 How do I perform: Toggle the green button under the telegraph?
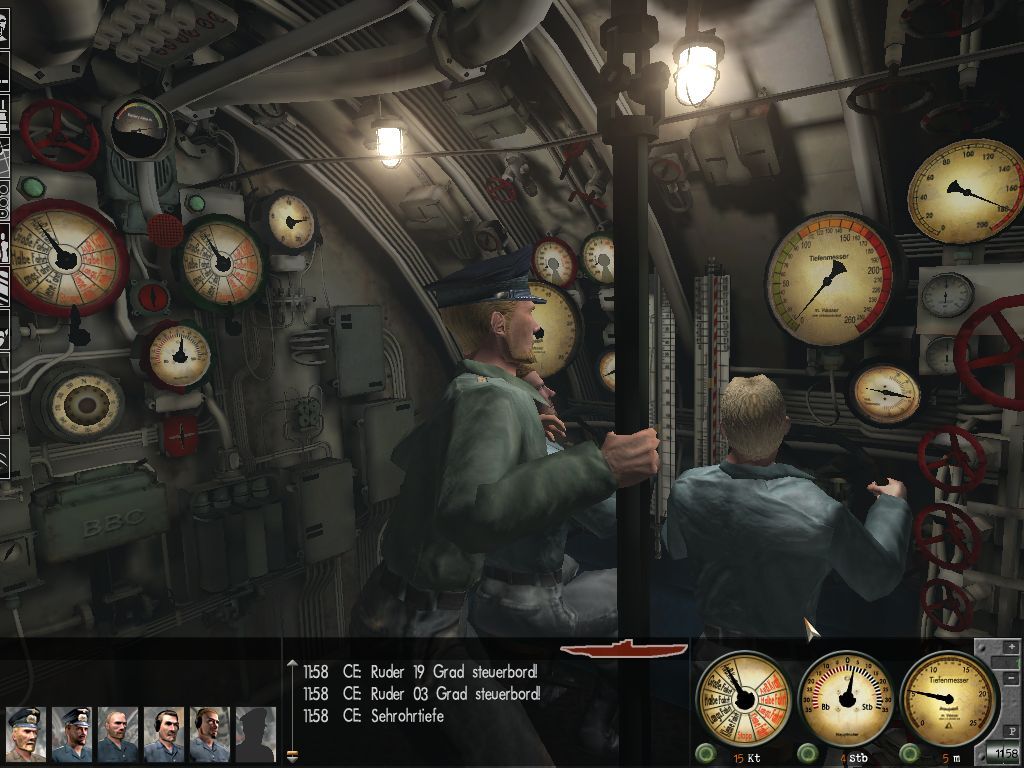706,753
